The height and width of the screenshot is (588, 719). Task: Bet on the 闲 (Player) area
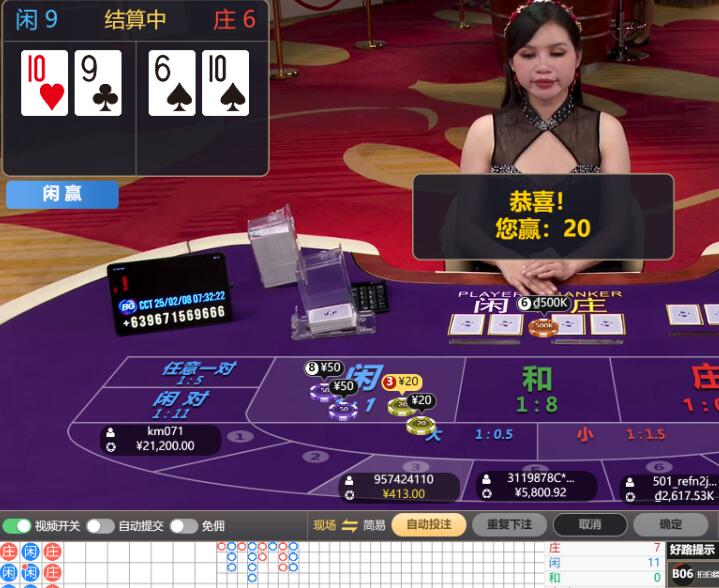365,380
